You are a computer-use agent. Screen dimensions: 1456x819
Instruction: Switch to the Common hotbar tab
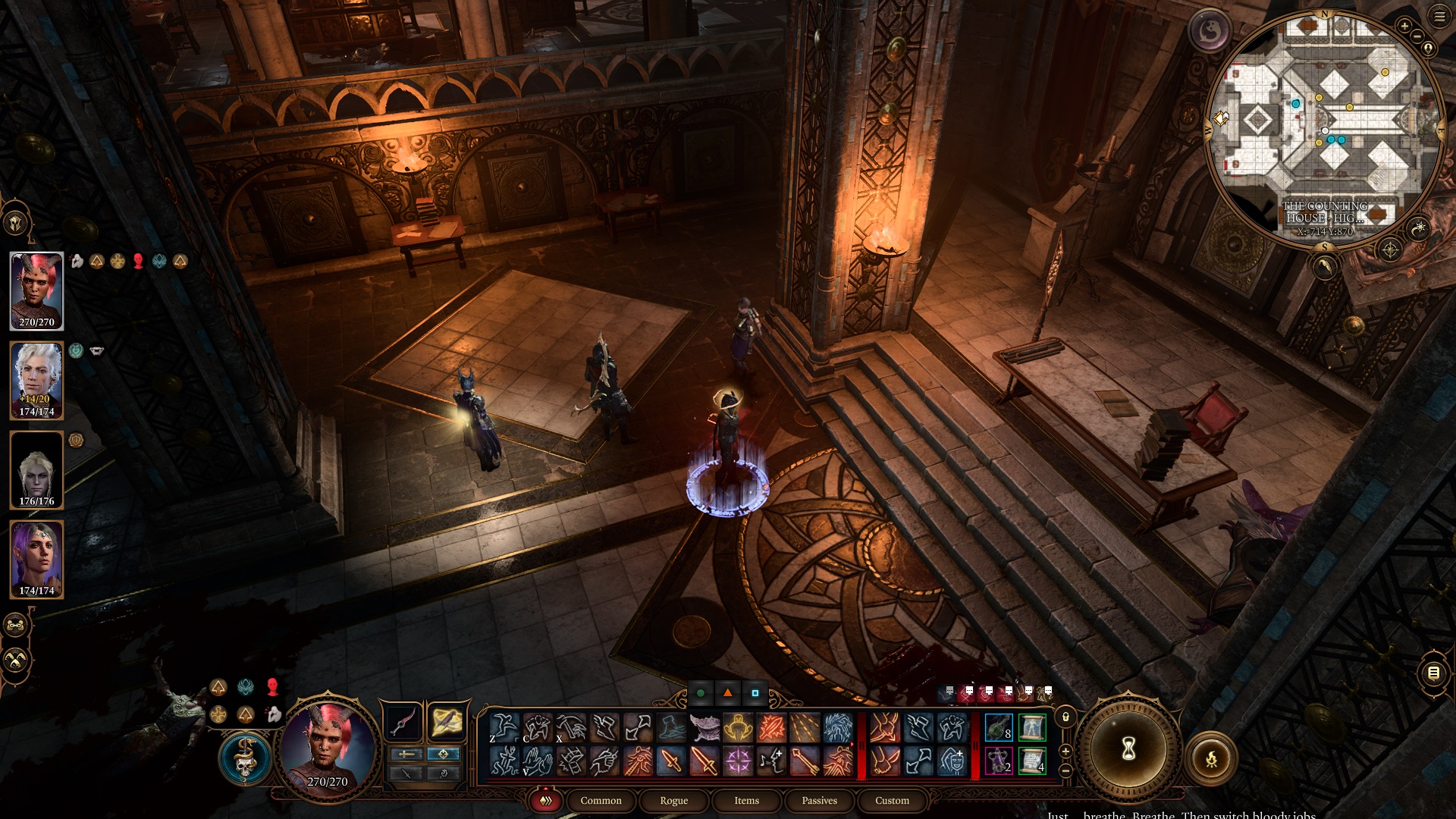click(601, 801)
